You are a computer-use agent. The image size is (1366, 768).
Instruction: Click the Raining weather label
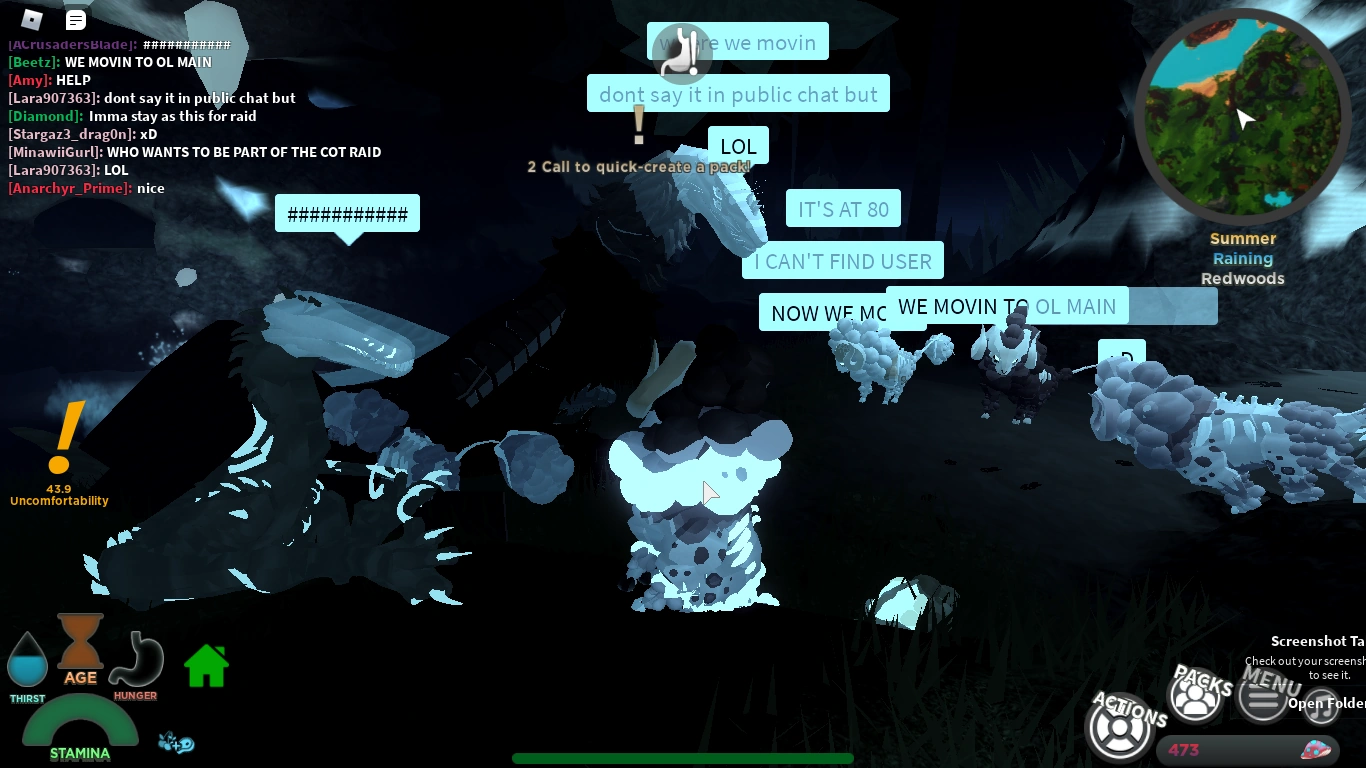[x=1243, y=258]
